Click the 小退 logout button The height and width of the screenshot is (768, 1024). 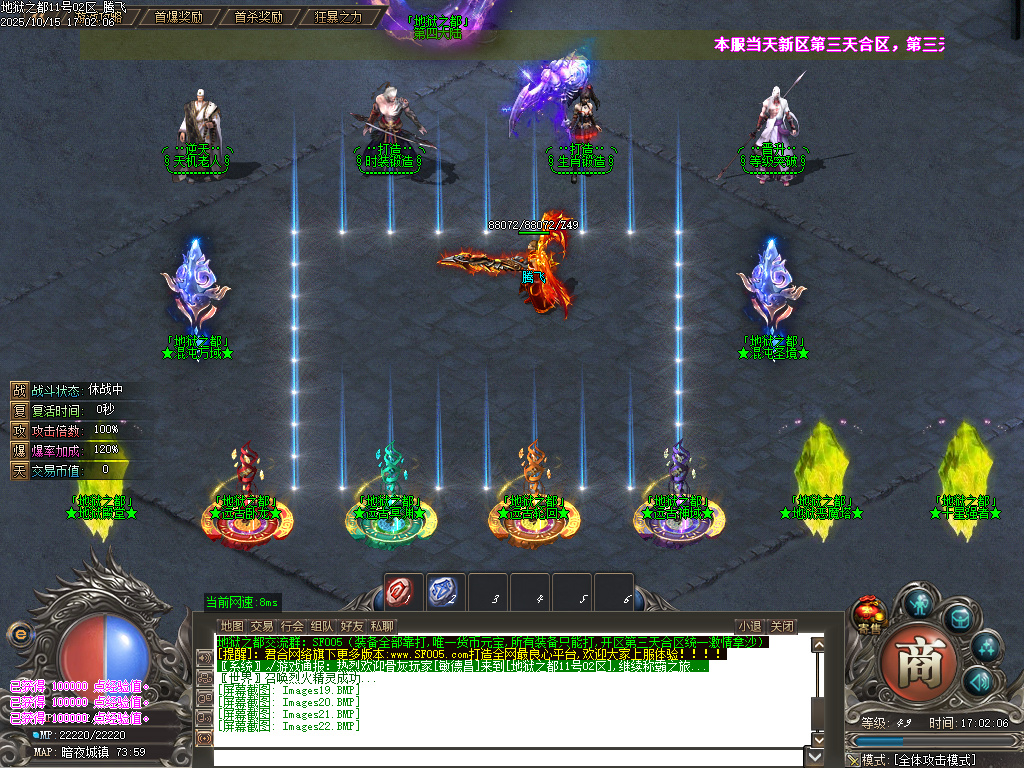click(750, 626)
